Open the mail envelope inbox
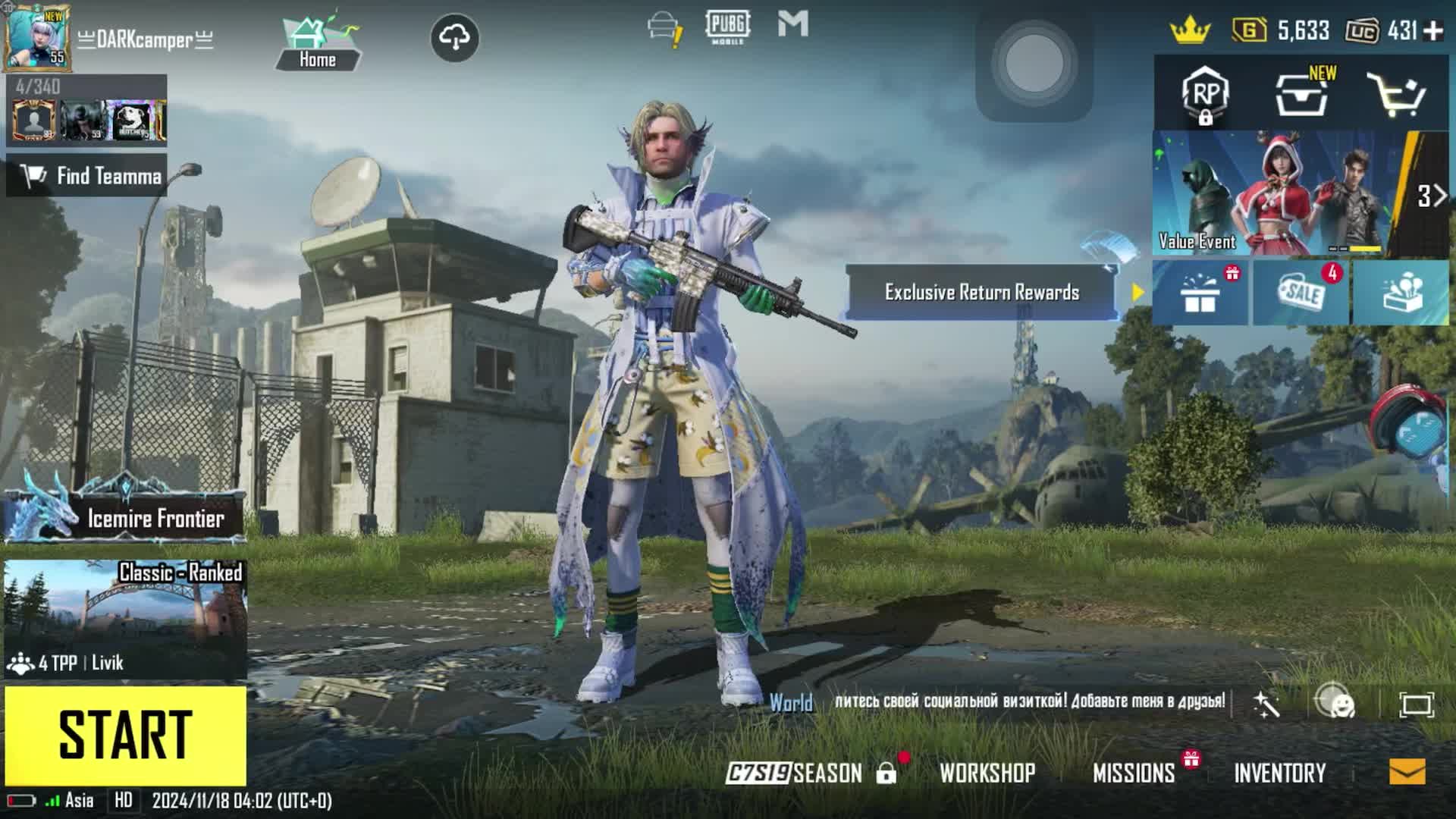Screen dimensions: 1456x819 tap(1407, 772)
